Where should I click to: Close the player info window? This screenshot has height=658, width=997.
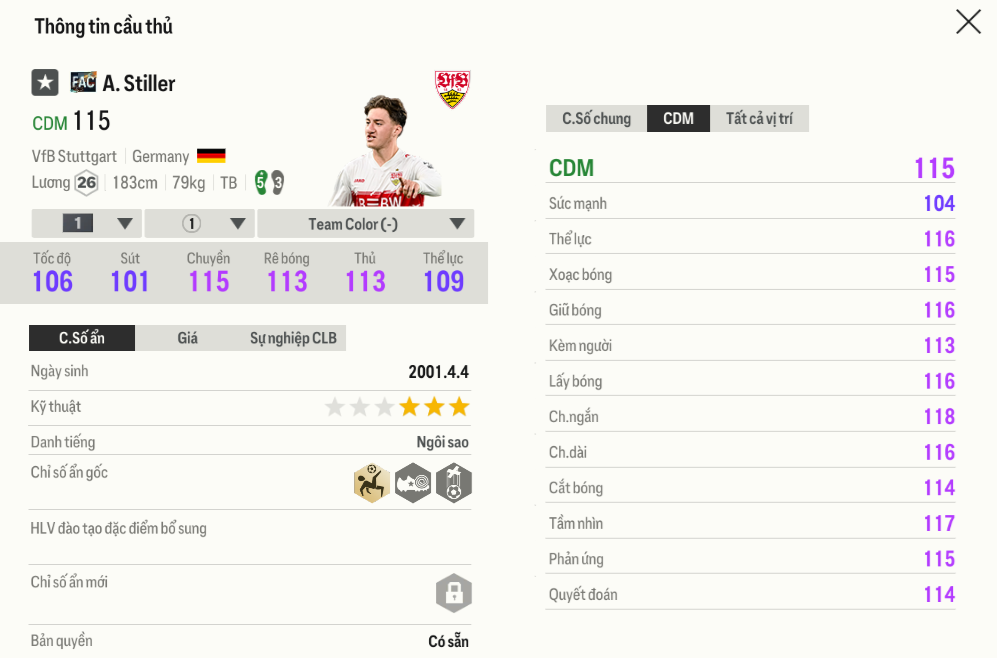click(968, 22)
